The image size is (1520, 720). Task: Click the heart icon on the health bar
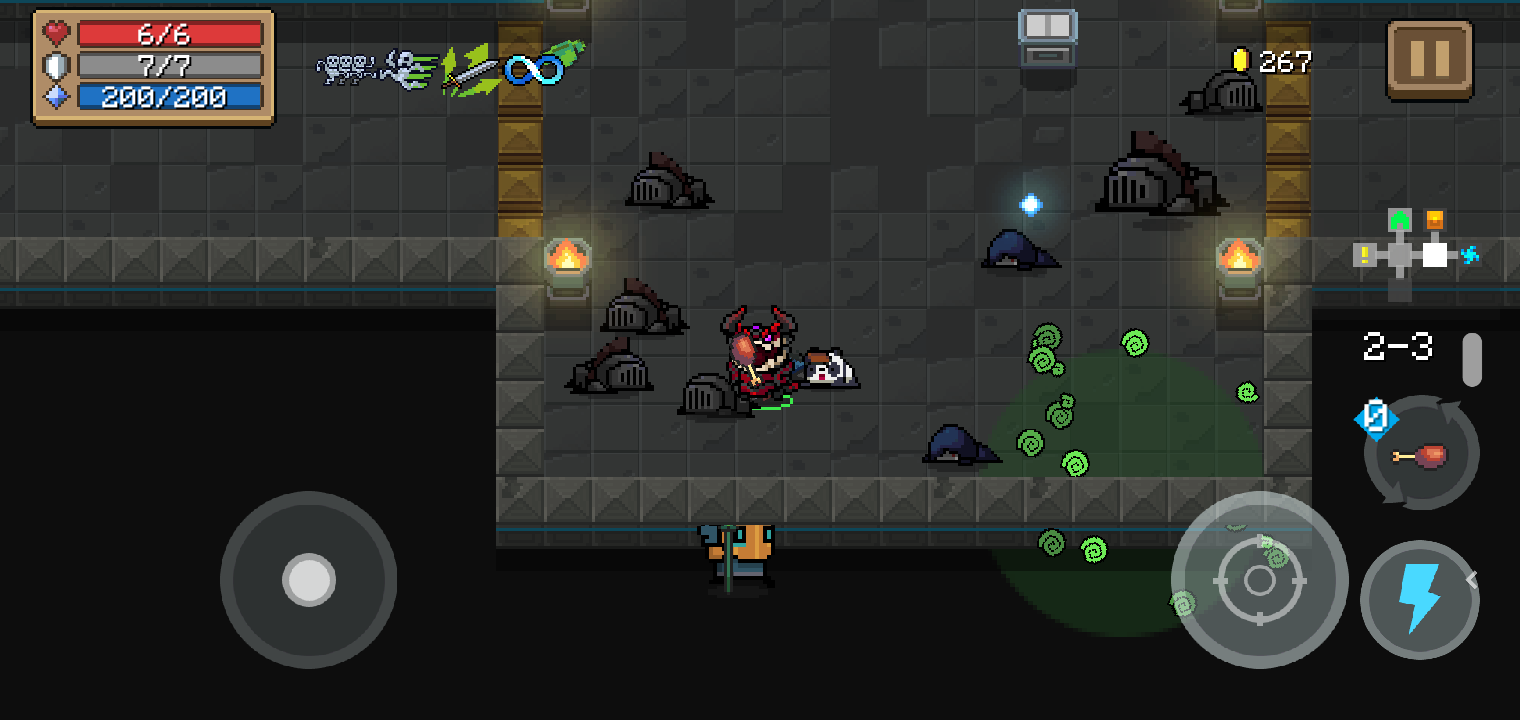(56, 31)
